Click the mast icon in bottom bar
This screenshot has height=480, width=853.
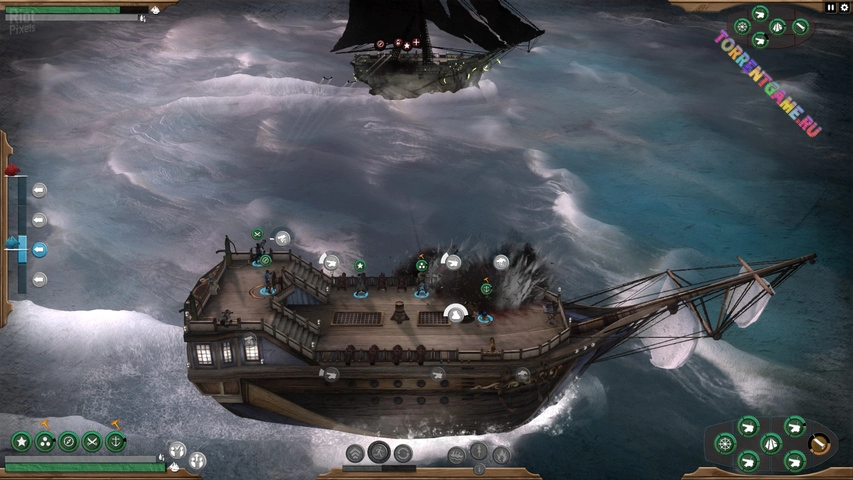(479, 451)
